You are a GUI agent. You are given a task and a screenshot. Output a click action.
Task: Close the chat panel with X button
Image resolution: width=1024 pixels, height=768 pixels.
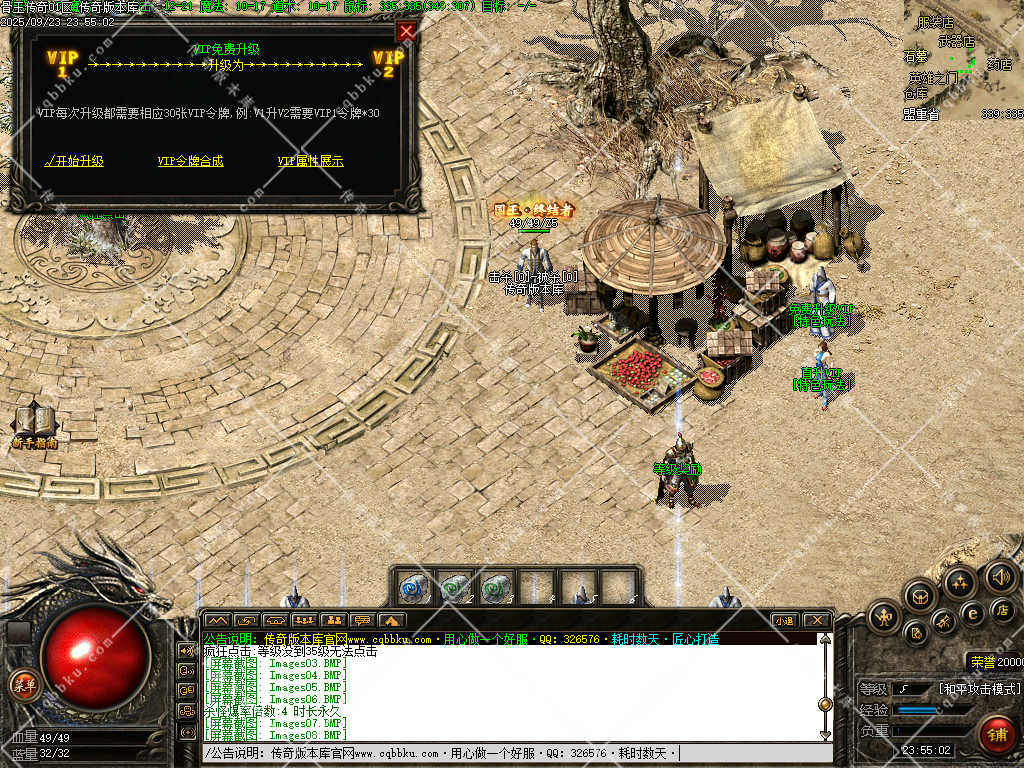pyautogui.click(x=816, y=620)
